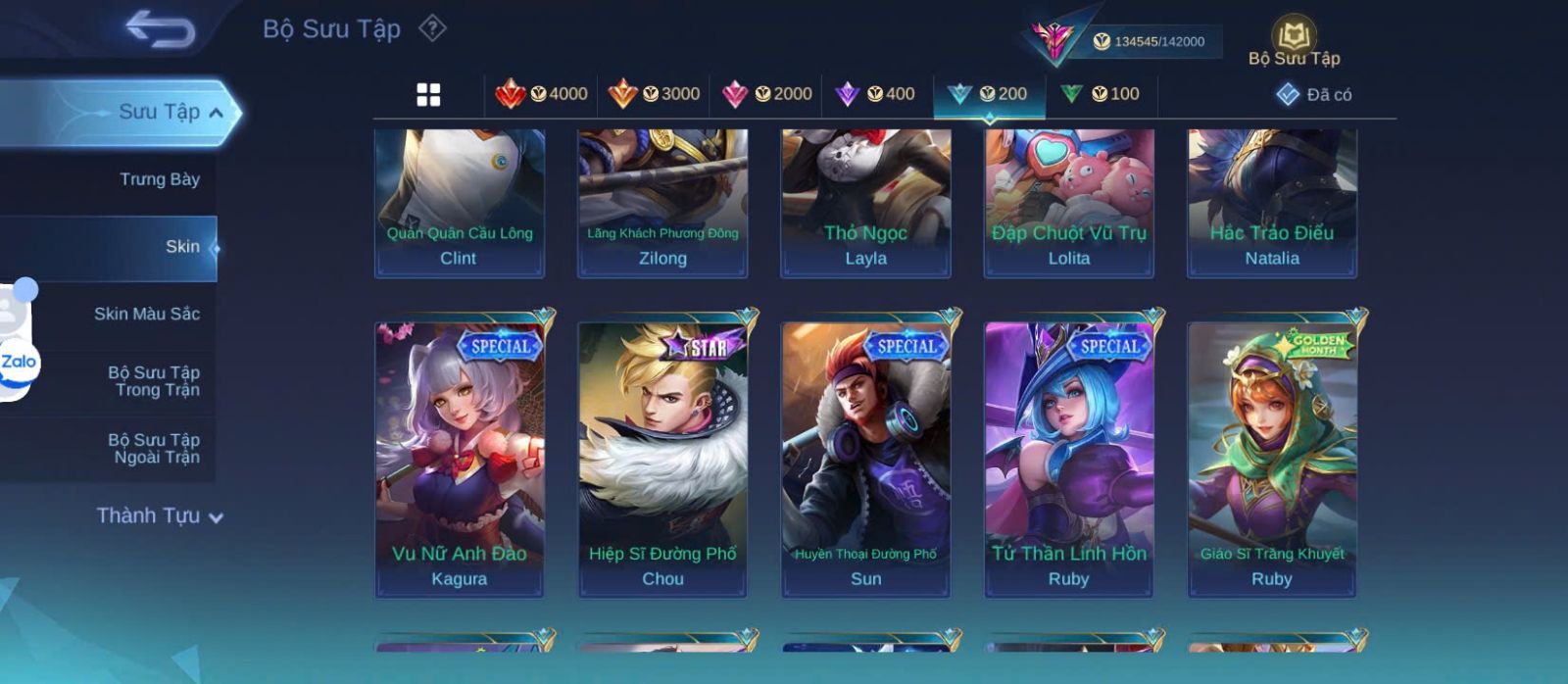The image size is (1568, 684).
Task: Filter skins by 4000 point tier
Action: tap(541, 95)
